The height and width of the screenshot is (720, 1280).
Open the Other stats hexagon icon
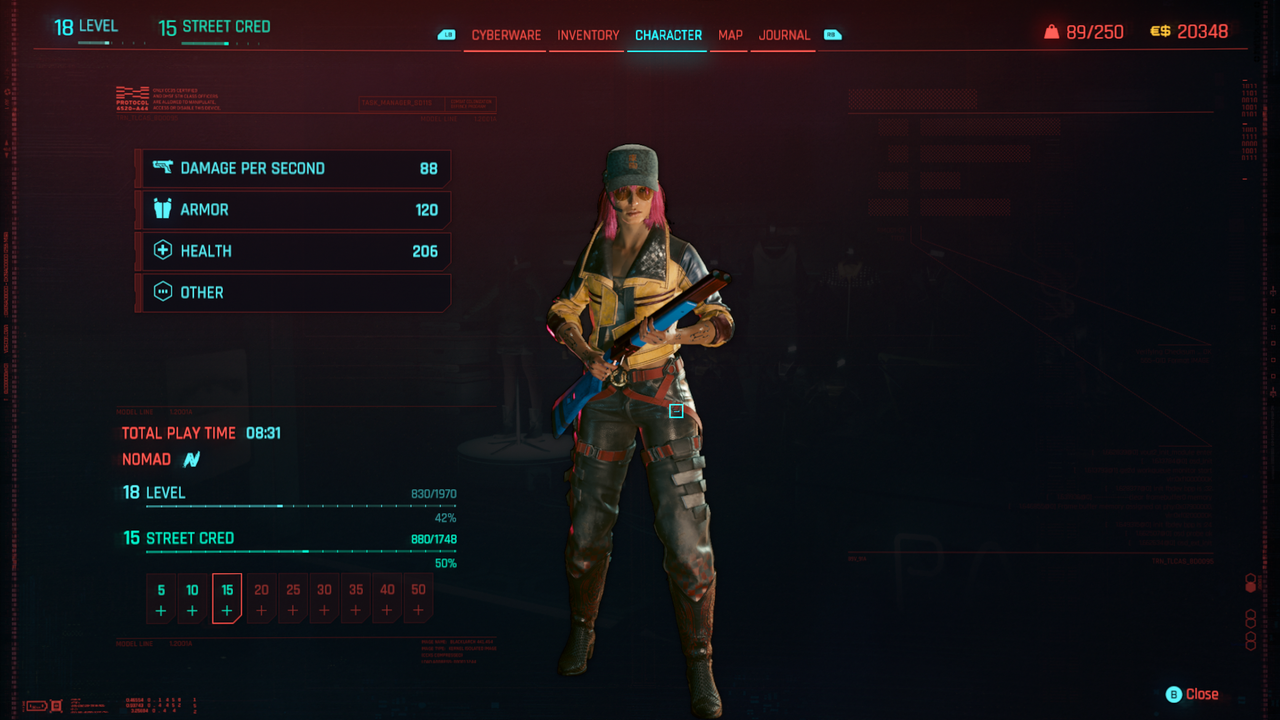click(x=162, y=292)
